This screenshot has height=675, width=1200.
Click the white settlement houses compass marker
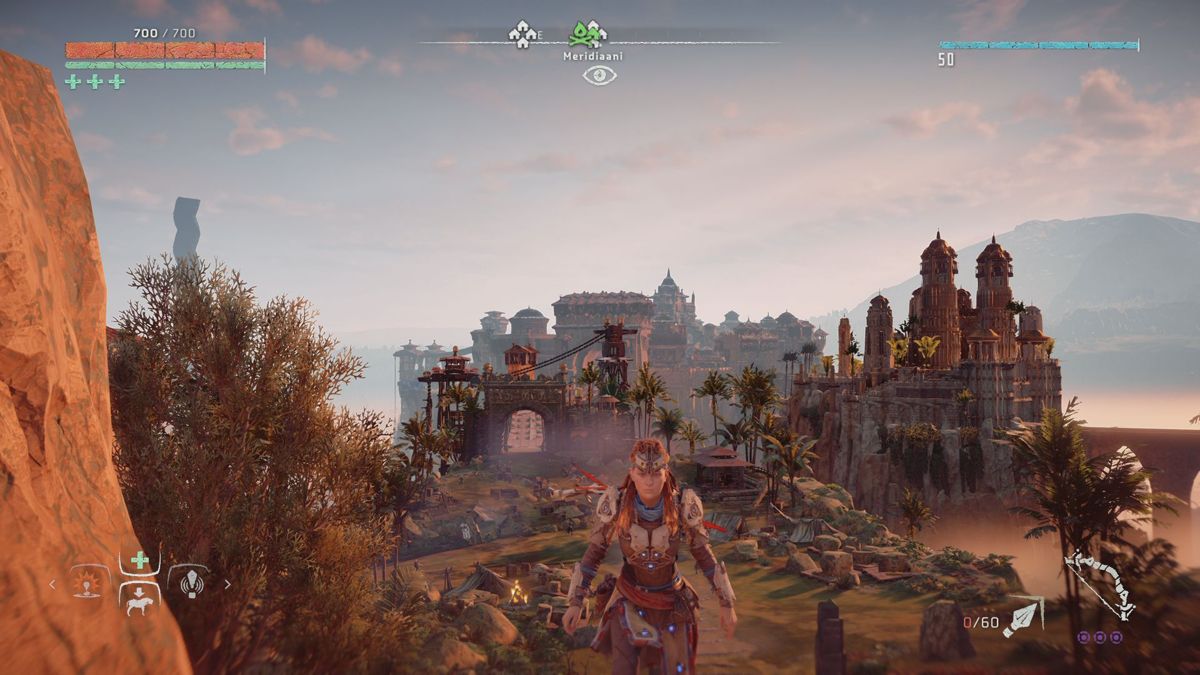[522, 35]
